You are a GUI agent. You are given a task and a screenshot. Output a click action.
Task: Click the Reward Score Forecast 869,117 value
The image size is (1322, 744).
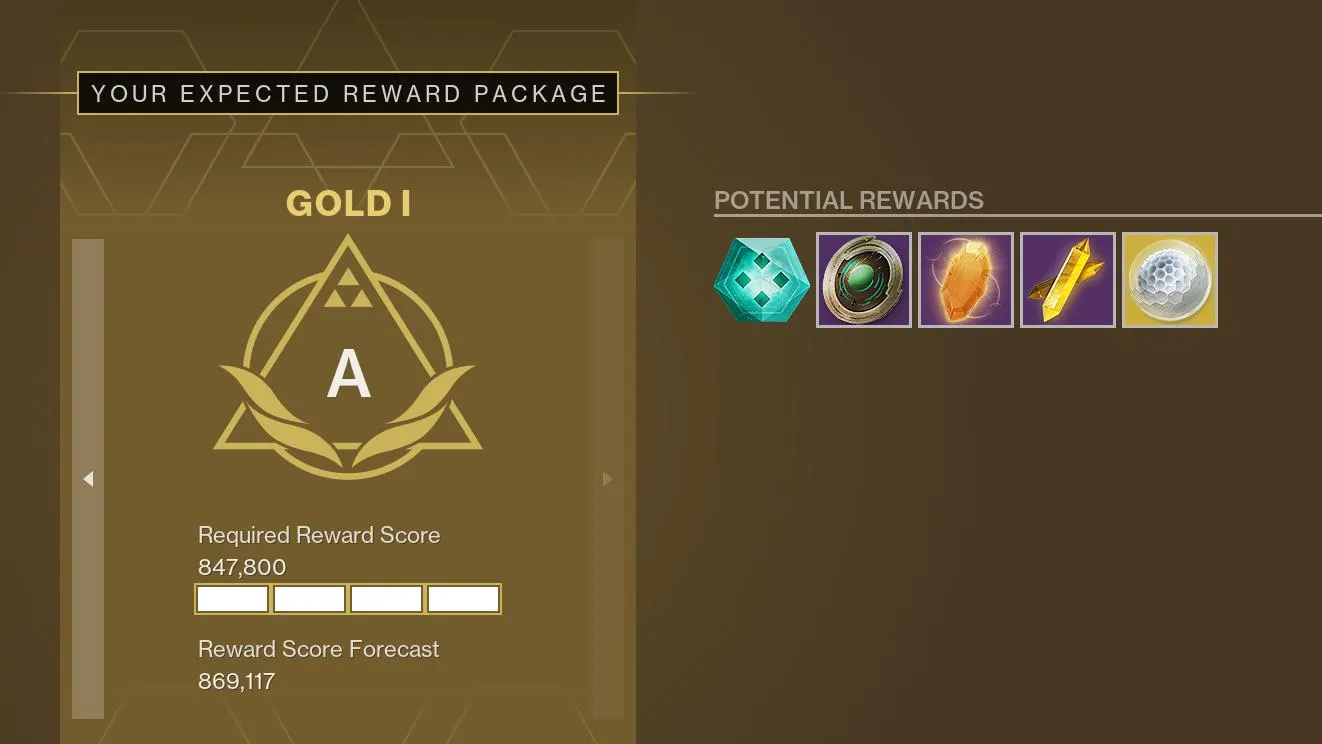[237, 681]
